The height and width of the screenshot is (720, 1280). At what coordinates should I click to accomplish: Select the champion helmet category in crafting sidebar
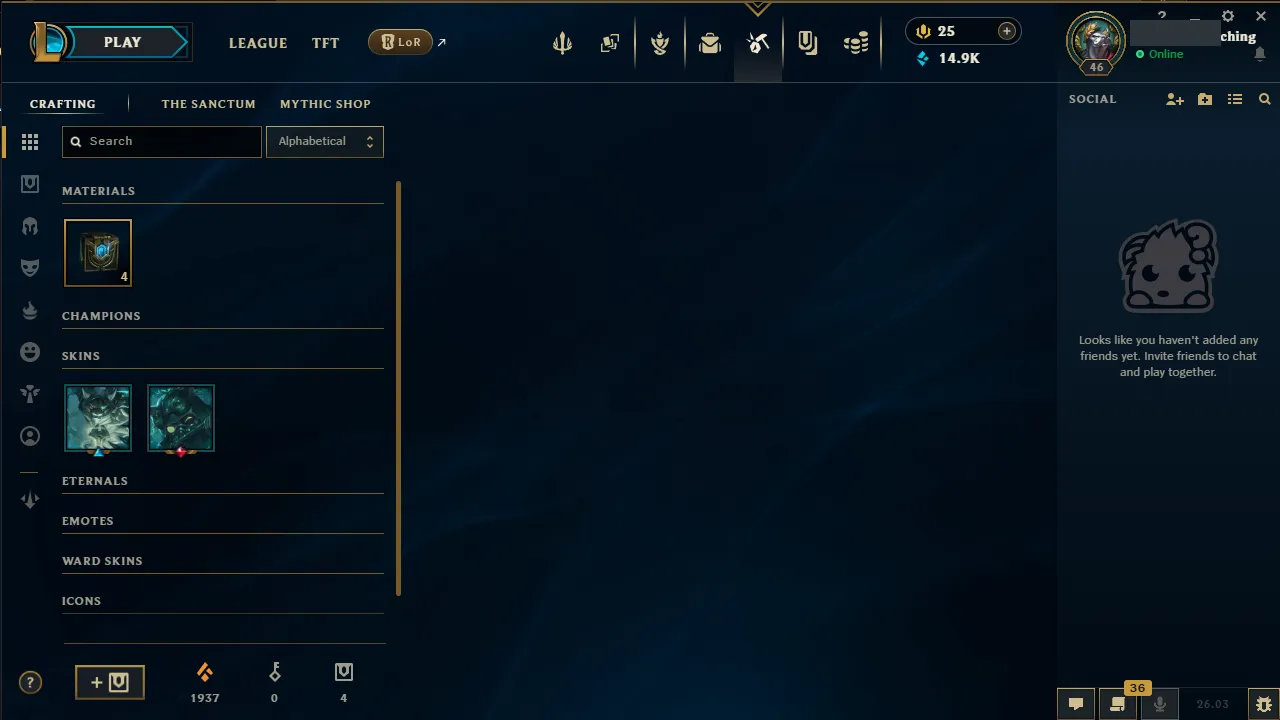click(x=30, y=226)
